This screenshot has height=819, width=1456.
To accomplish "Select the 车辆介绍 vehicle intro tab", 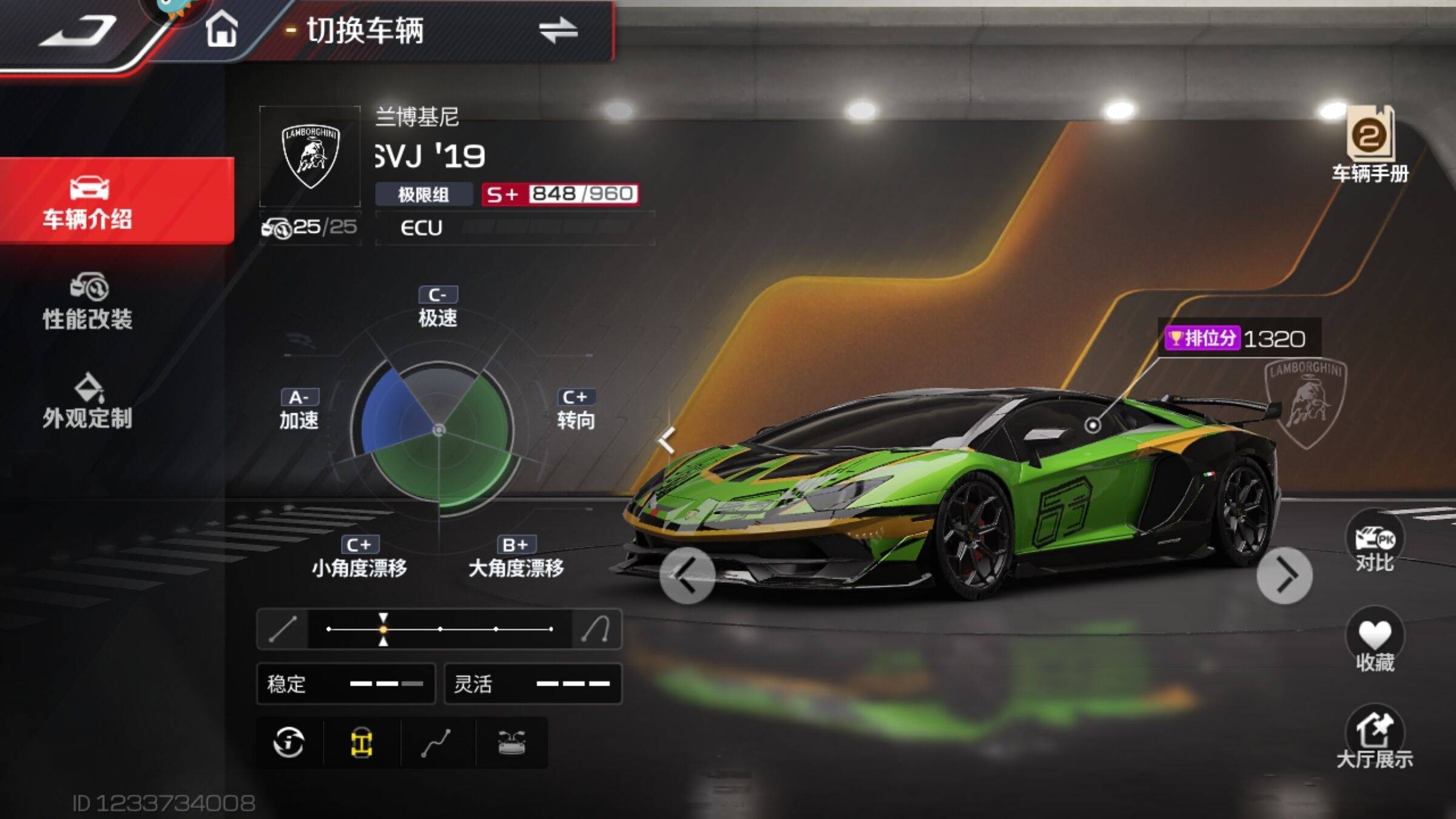I will click(x=88, y=201).
